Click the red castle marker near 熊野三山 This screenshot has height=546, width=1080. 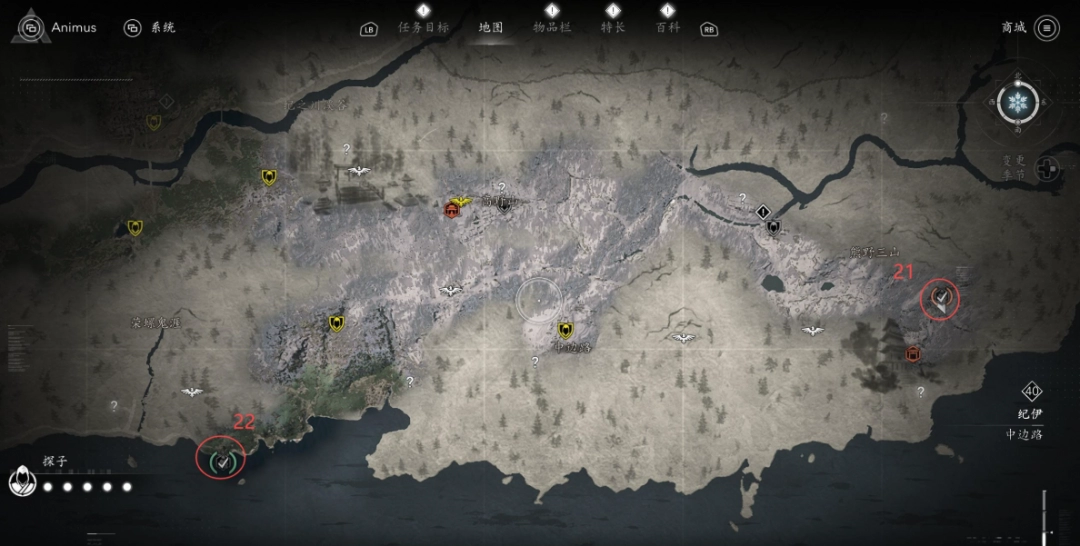pyautogui.click(x=913, y=354)
